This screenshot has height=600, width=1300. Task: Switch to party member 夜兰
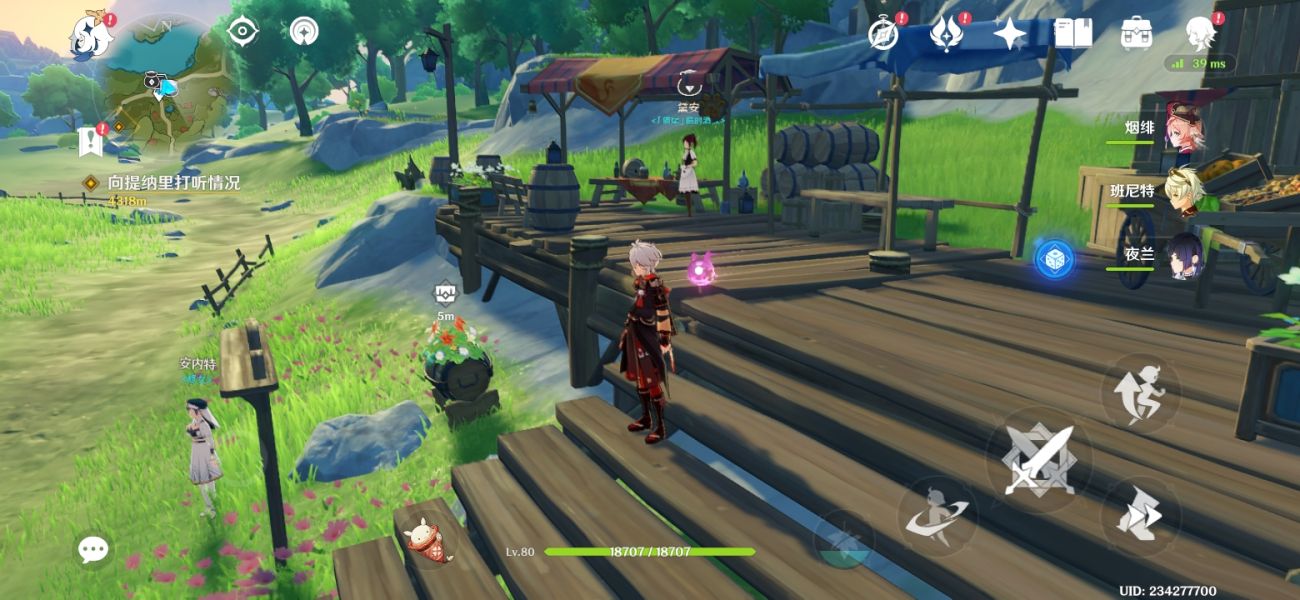pyautogui.click(x=1183, y=255)
